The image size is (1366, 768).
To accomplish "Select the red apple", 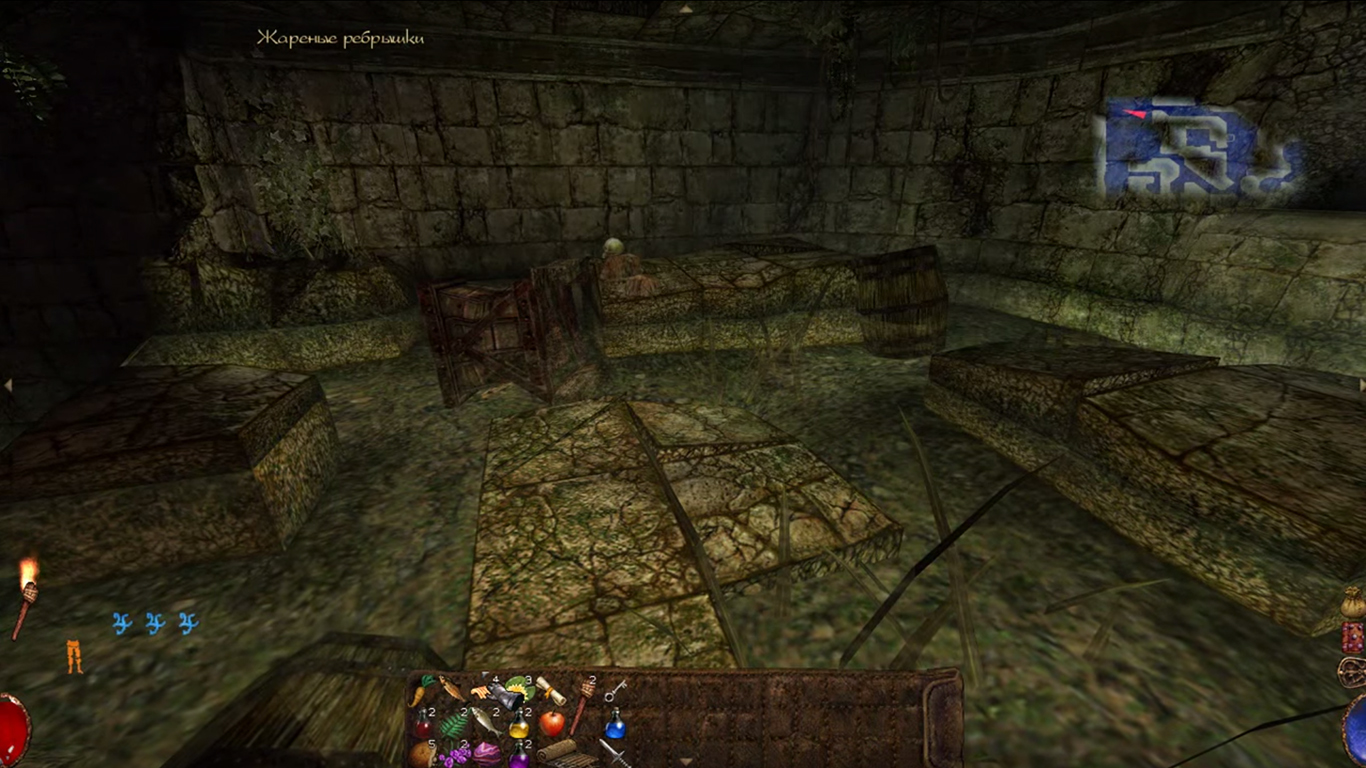I will coord(551,722).
